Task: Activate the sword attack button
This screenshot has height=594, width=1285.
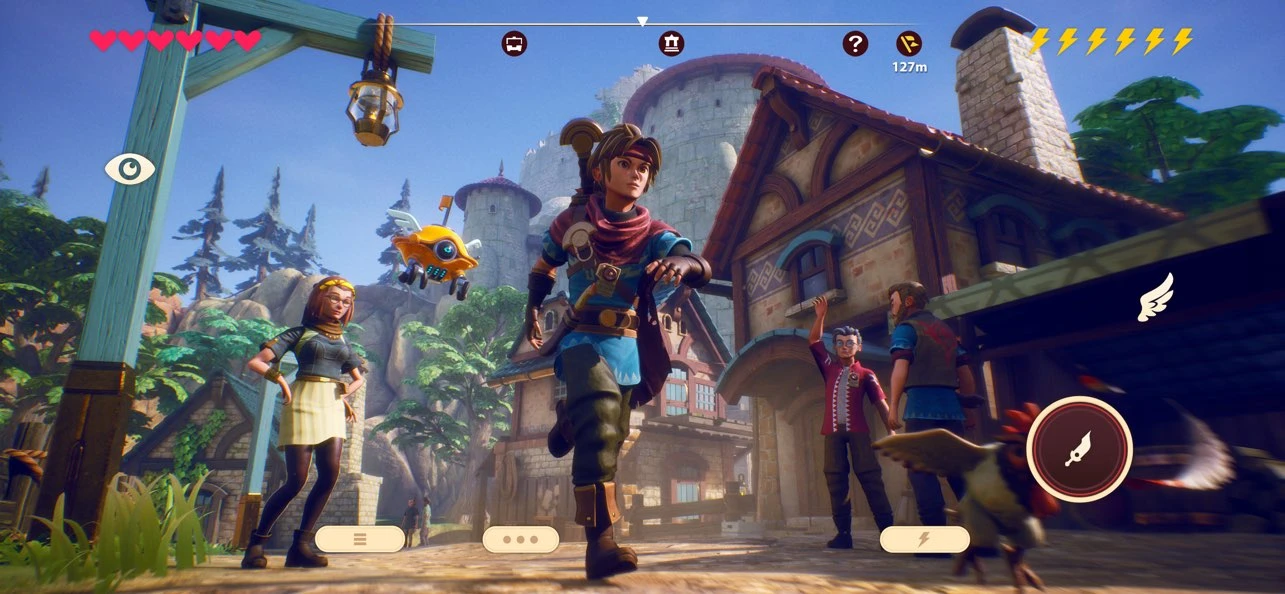Action: pos(1079,449)
